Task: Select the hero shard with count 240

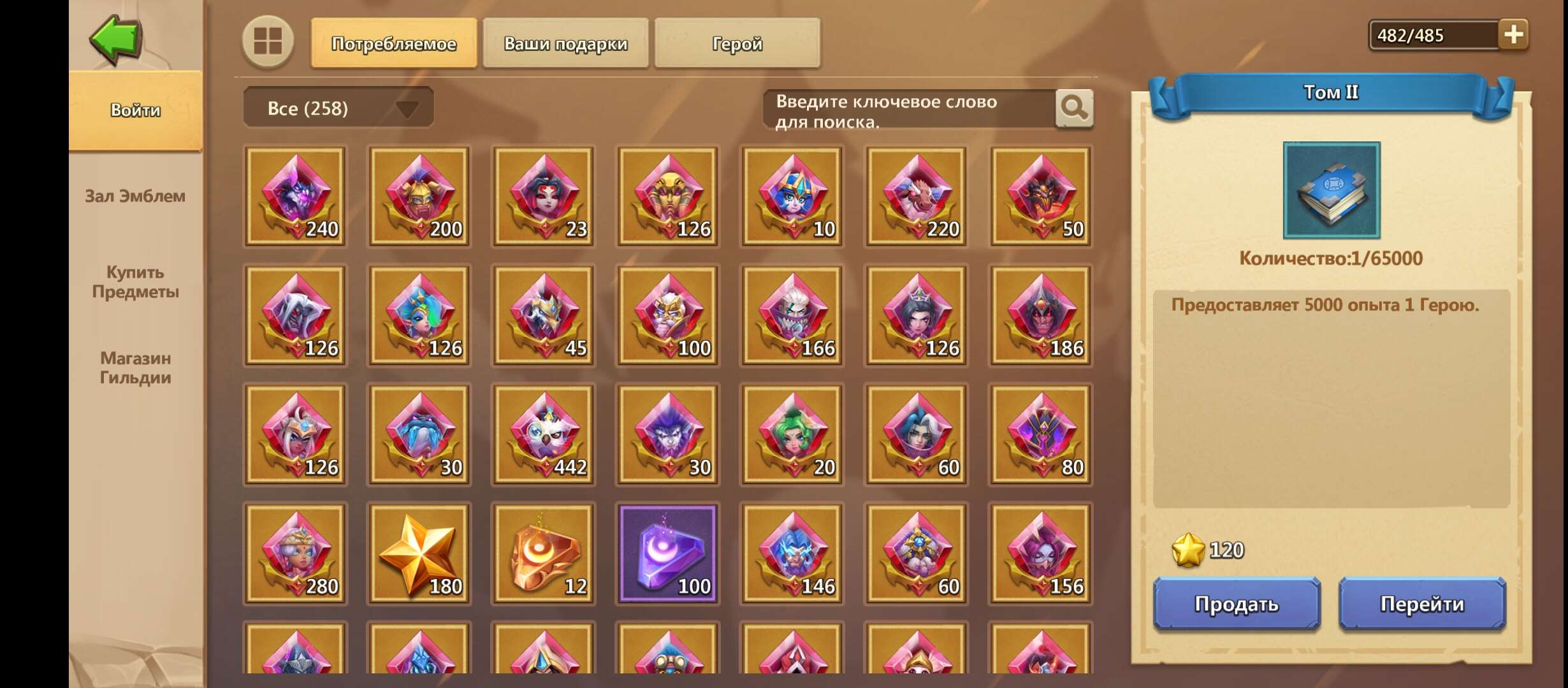Action: click(294, 196)
